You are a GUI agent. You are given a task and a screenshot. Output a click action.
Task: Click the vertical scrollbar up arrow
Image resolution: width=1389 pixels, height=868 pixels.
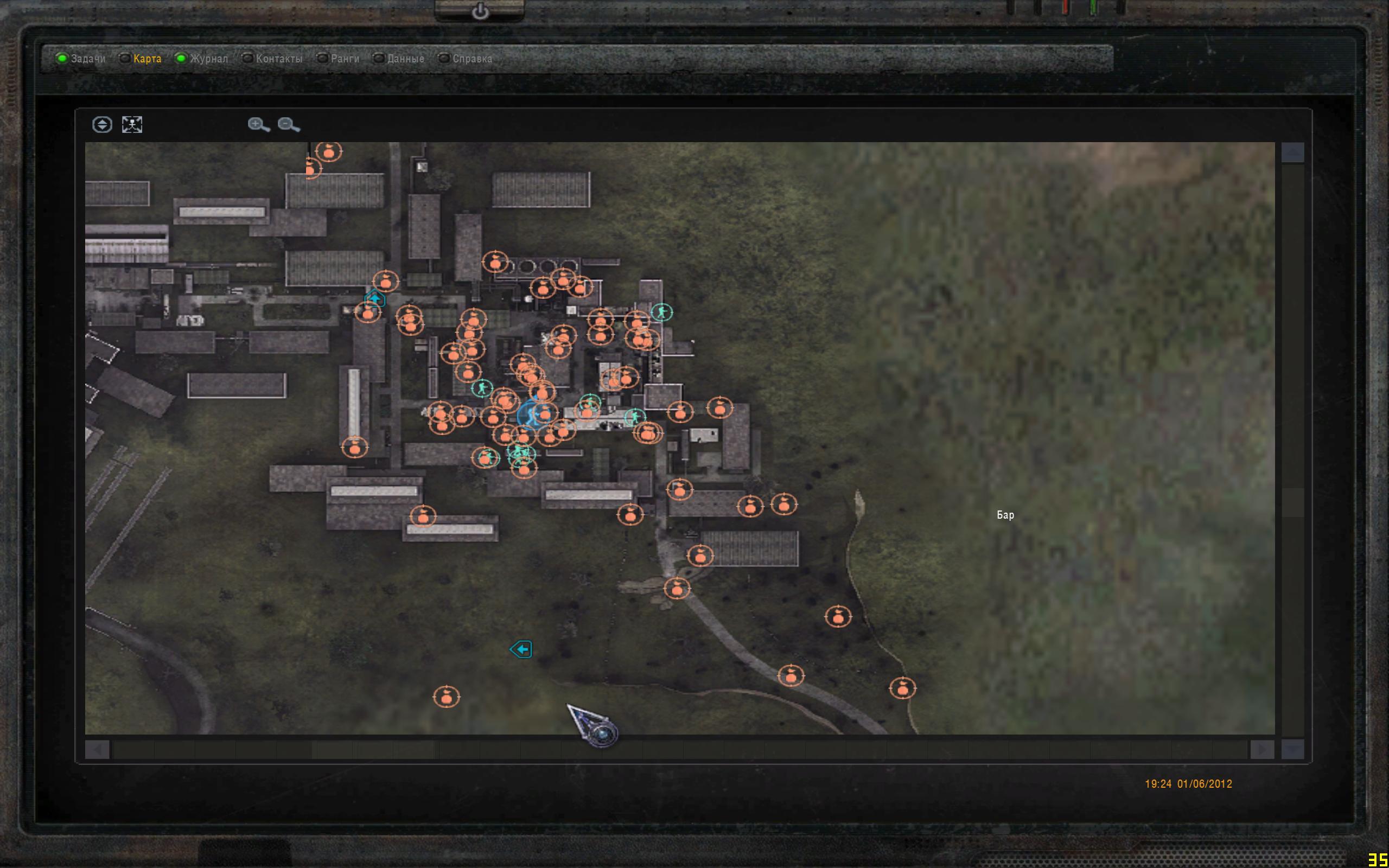coord(1292,152)
